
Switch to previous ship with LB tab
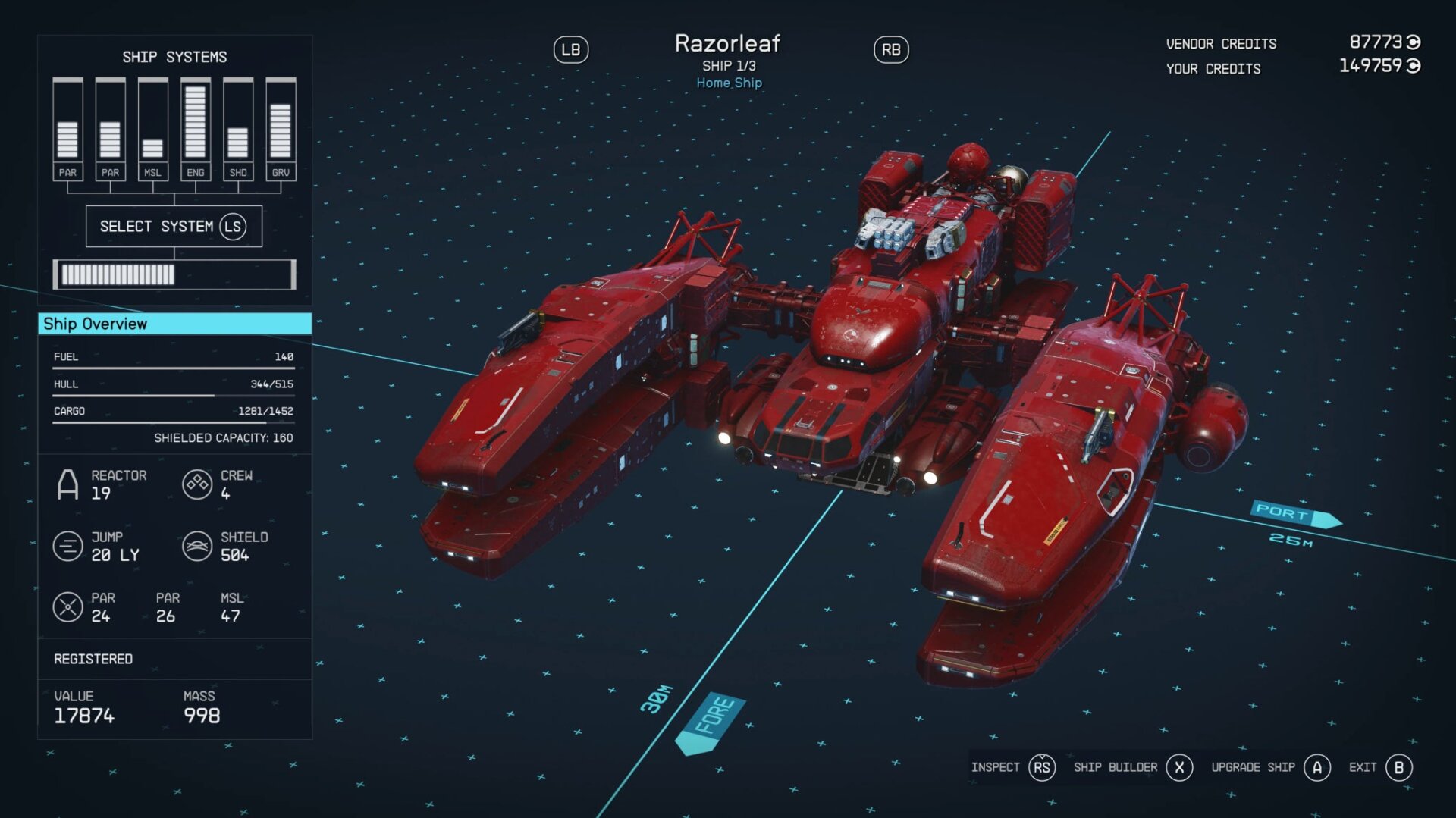pos(571,49)
